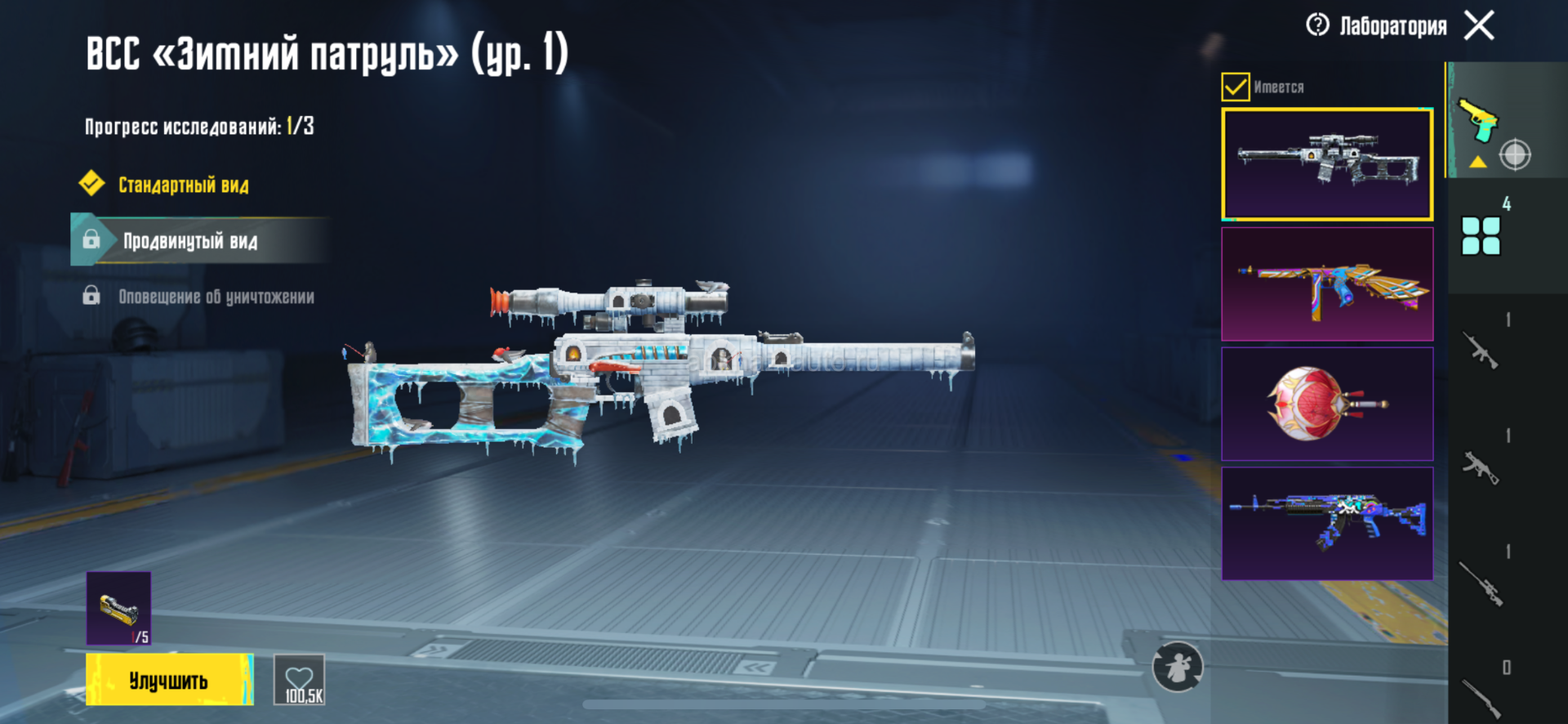Open the locked Продвинутый вид option
Screen dimensions: 1568x724
189,241
